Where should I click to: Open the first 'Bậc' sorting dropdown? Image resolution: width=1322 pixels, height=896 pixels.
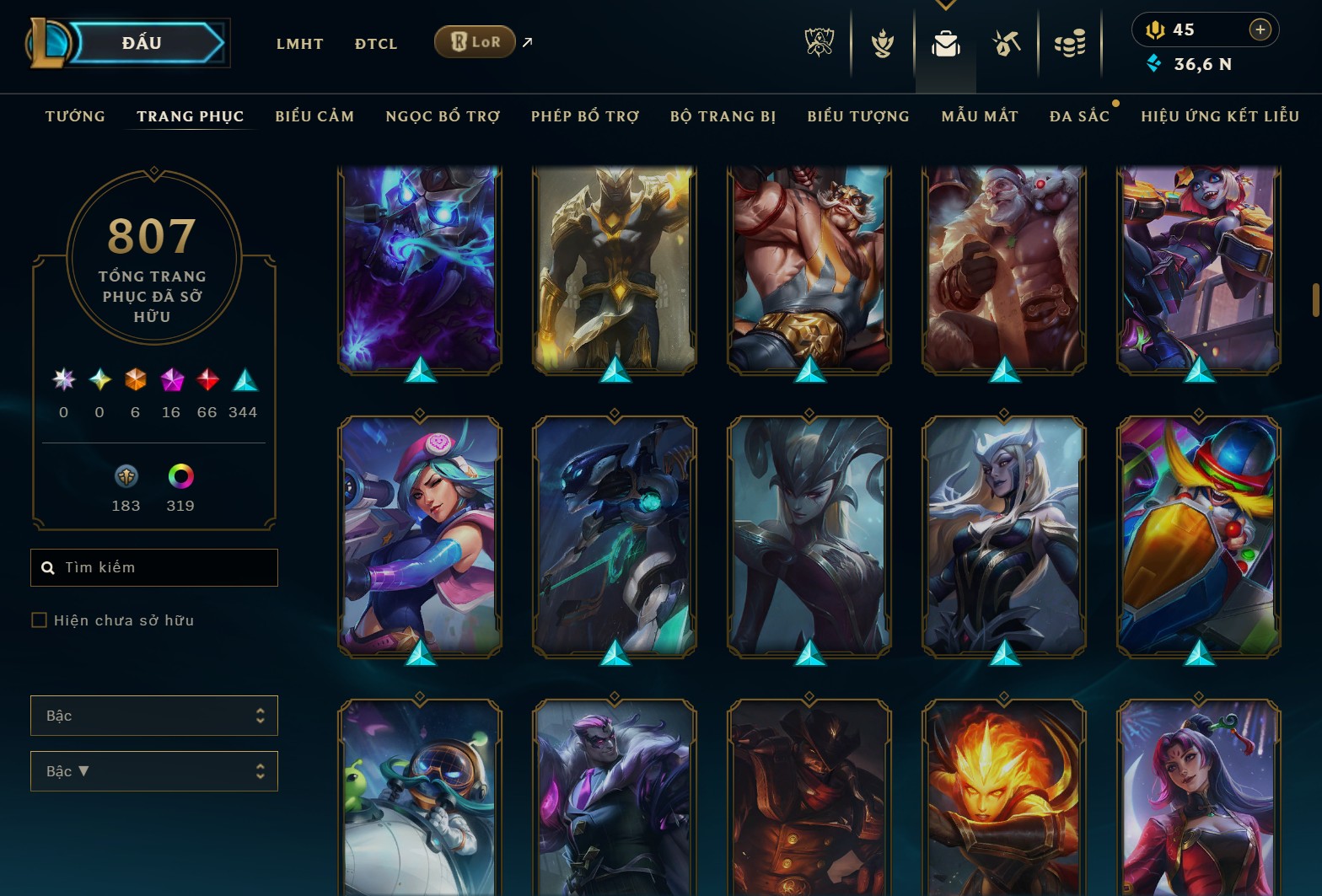[x=154, y=715]
